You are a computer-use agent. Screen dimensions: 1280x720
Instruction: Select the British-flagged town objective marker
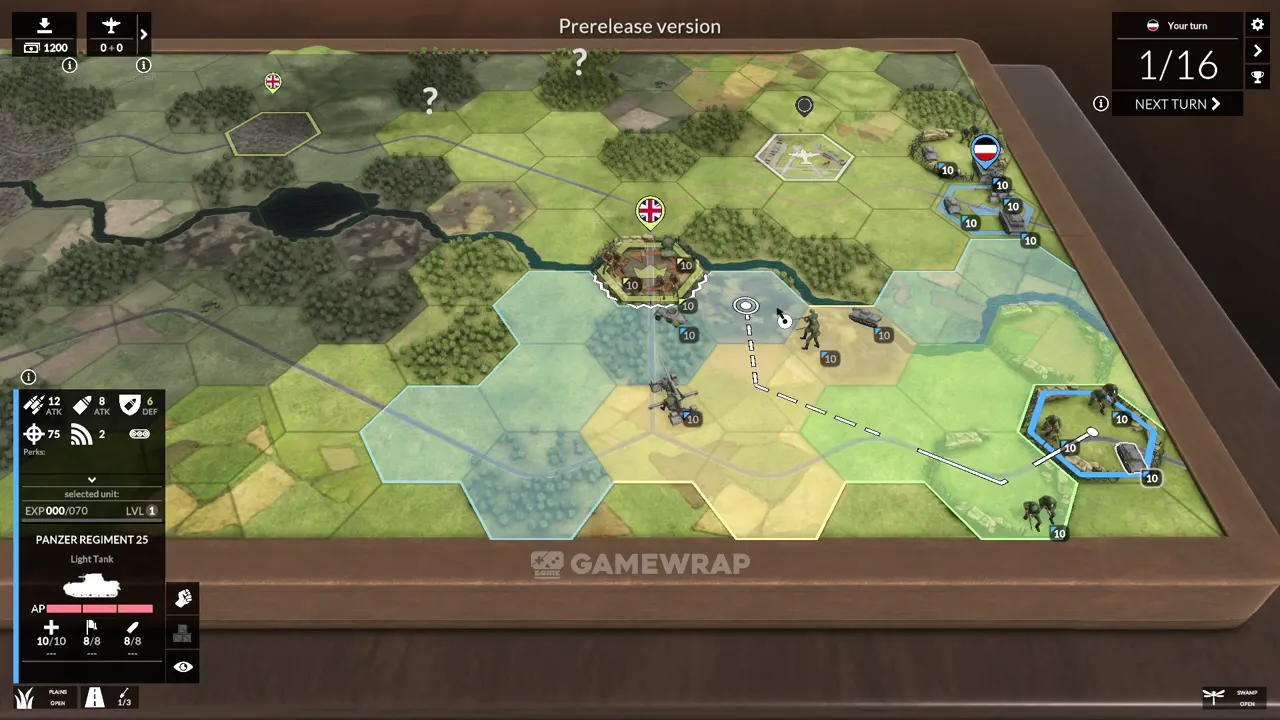[x=650, y=211]
